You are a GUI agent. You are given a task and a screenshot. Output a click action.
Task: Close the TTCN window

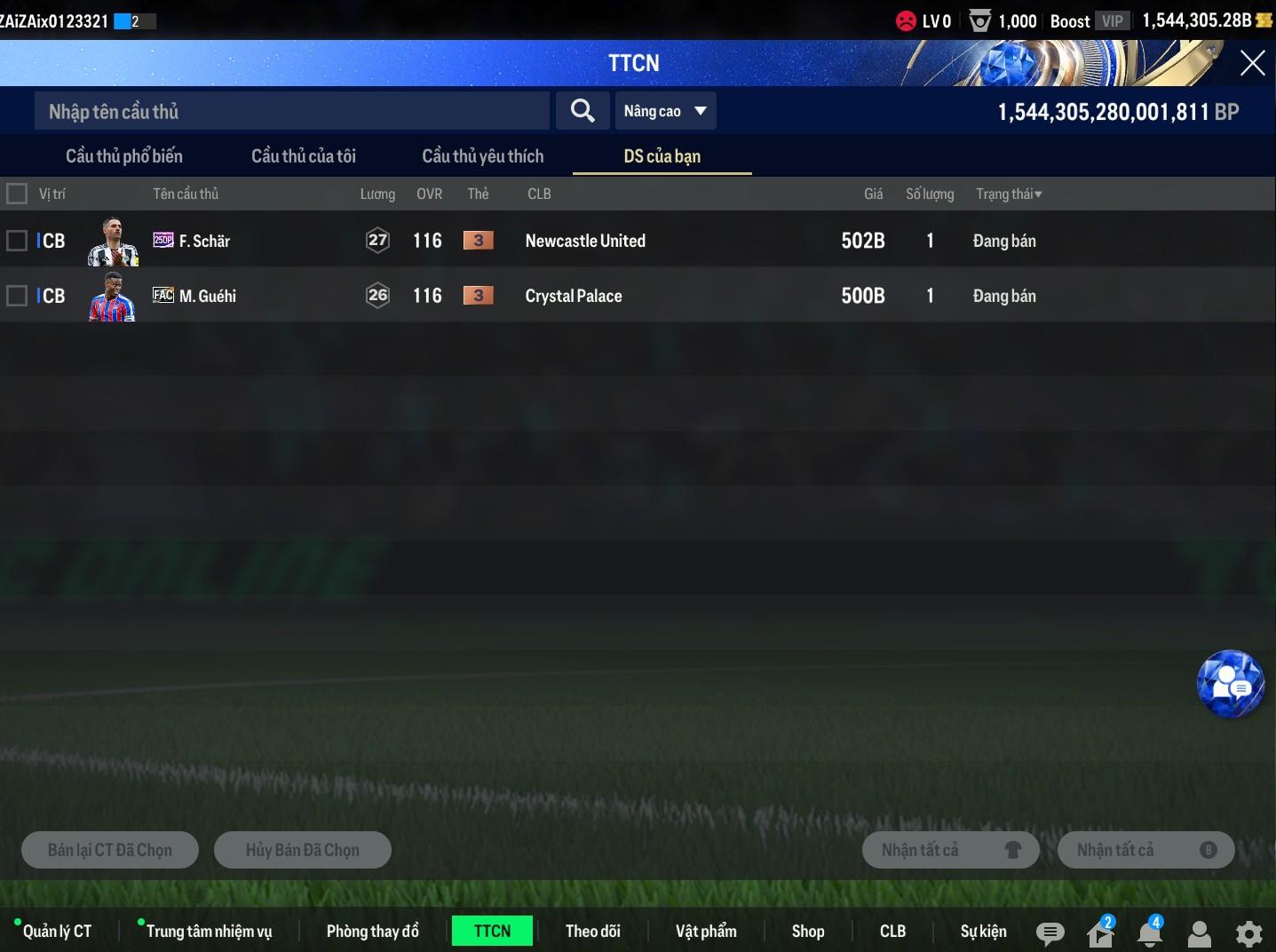coord(1252,63)
